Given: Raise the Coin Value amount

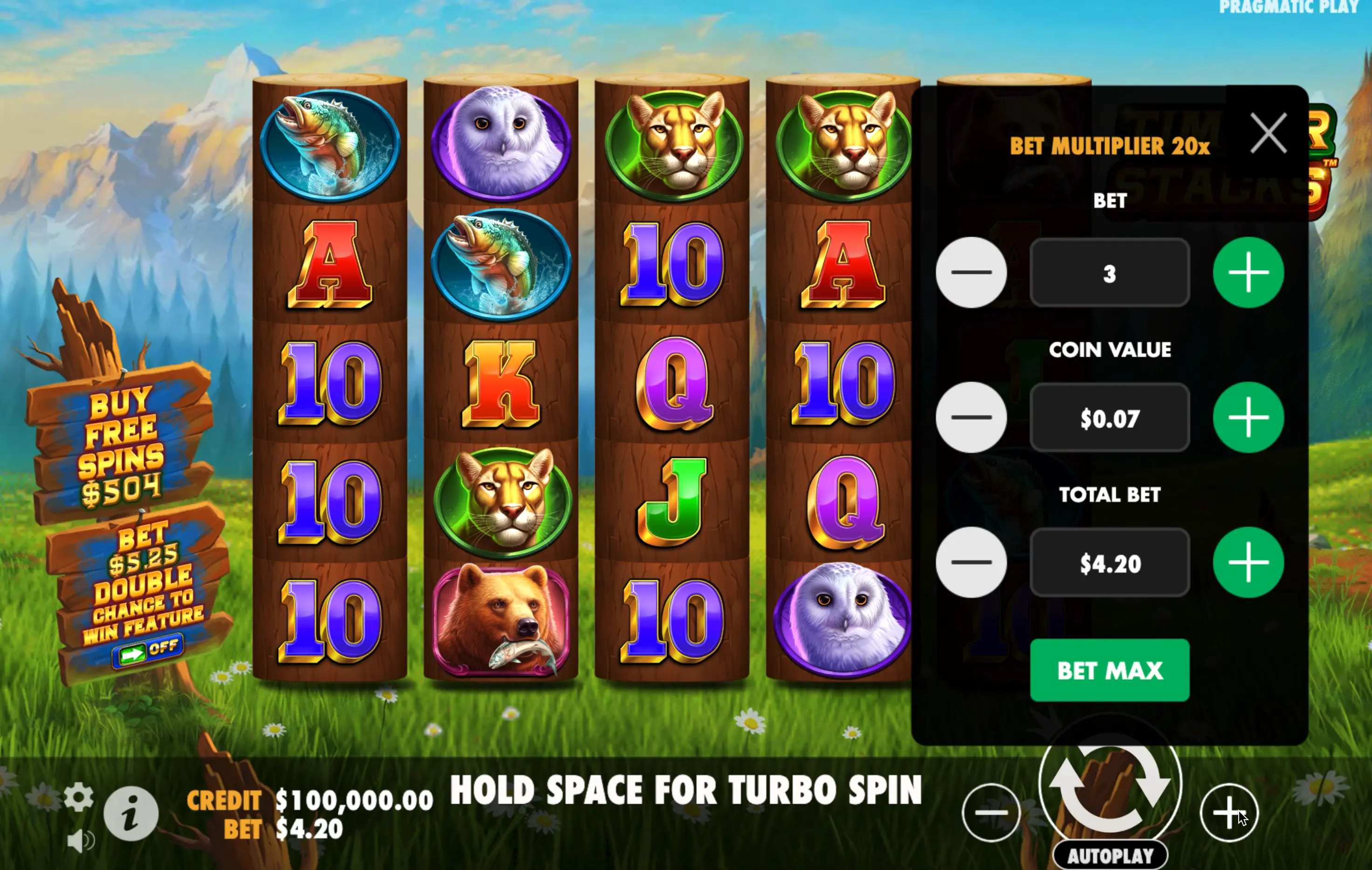Looking at the screenshot, I should (x=1248, y=417).
